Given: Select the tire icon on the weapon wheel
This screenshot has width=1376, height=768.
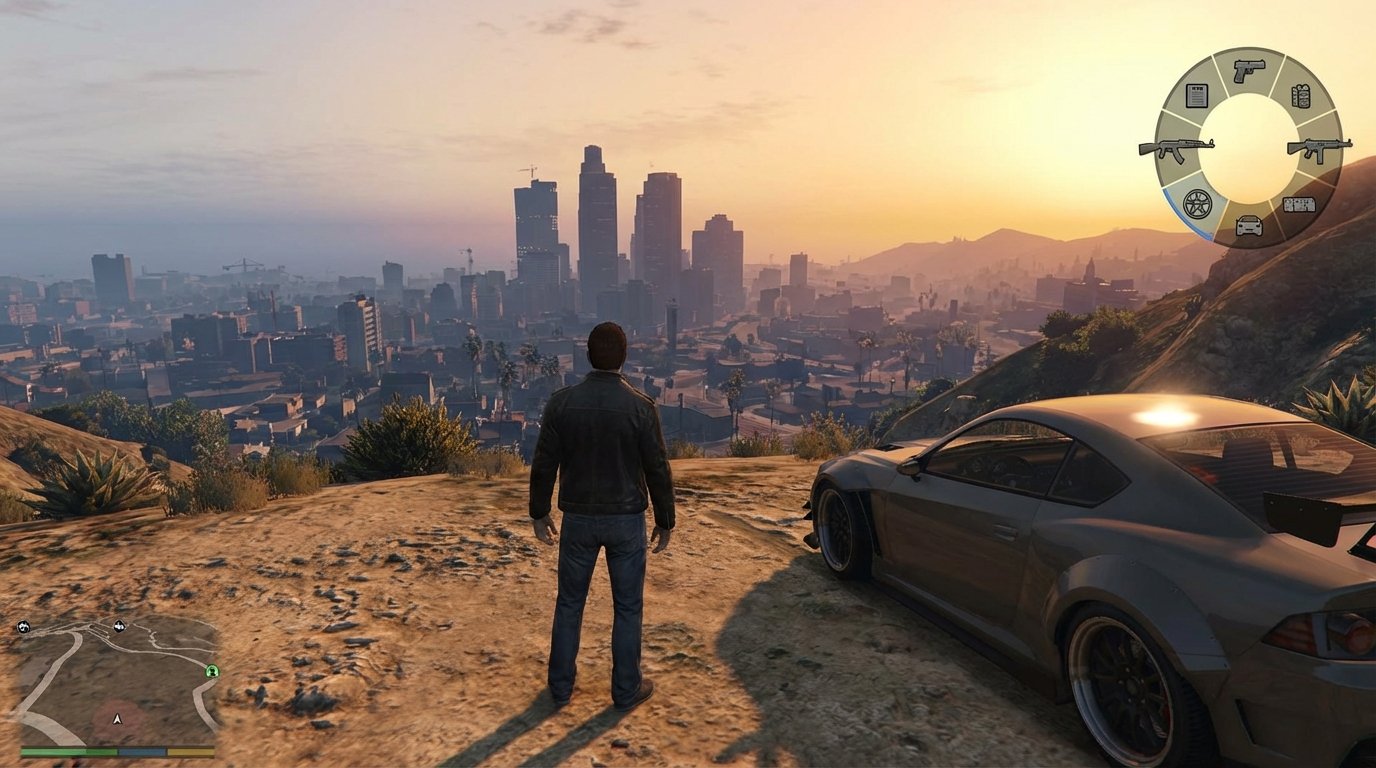Looking at the screenshot, I should [1199, 202].
